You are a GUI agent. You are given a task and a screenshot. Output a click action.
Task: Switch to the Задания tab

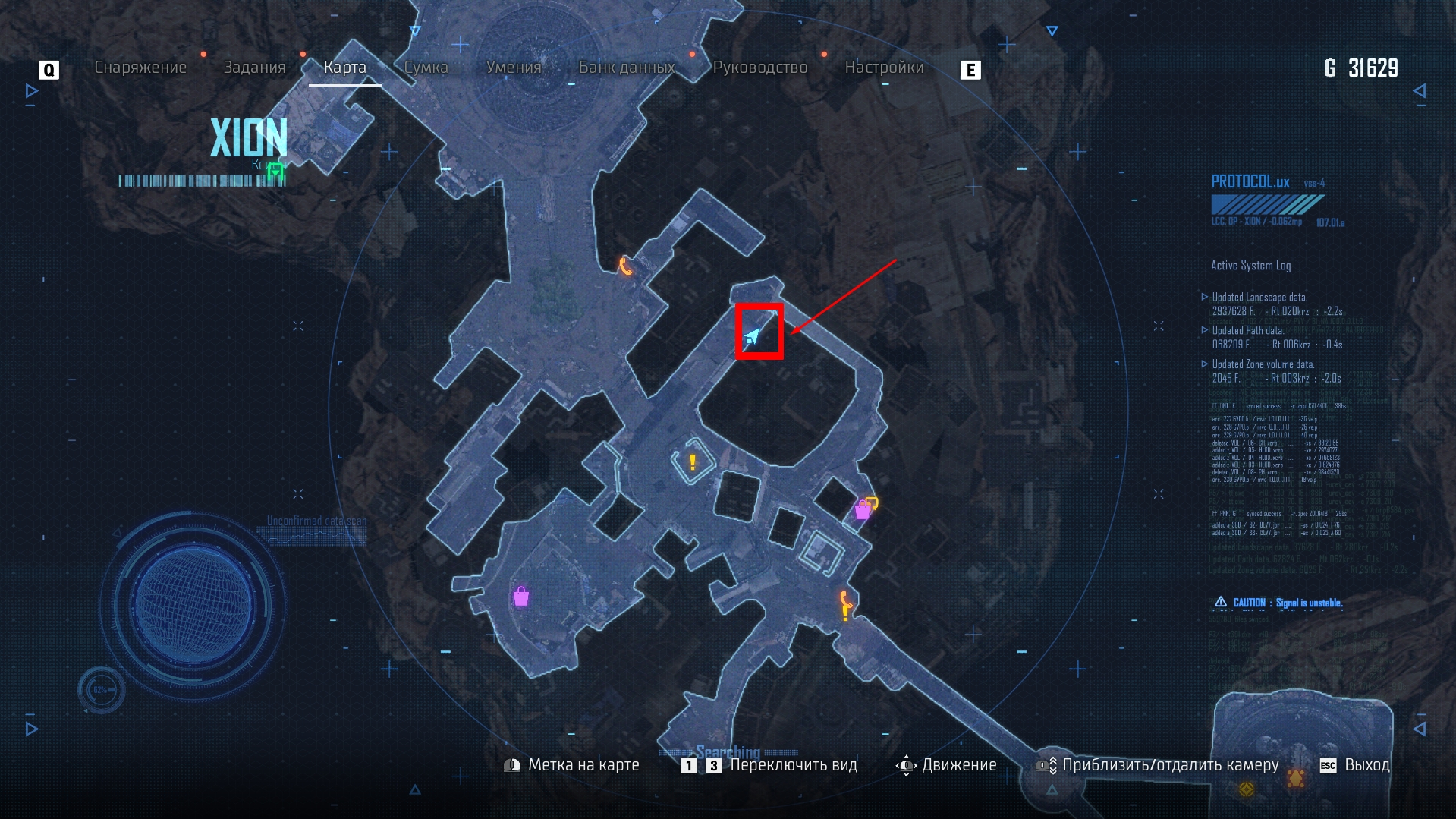click(254, 68)
